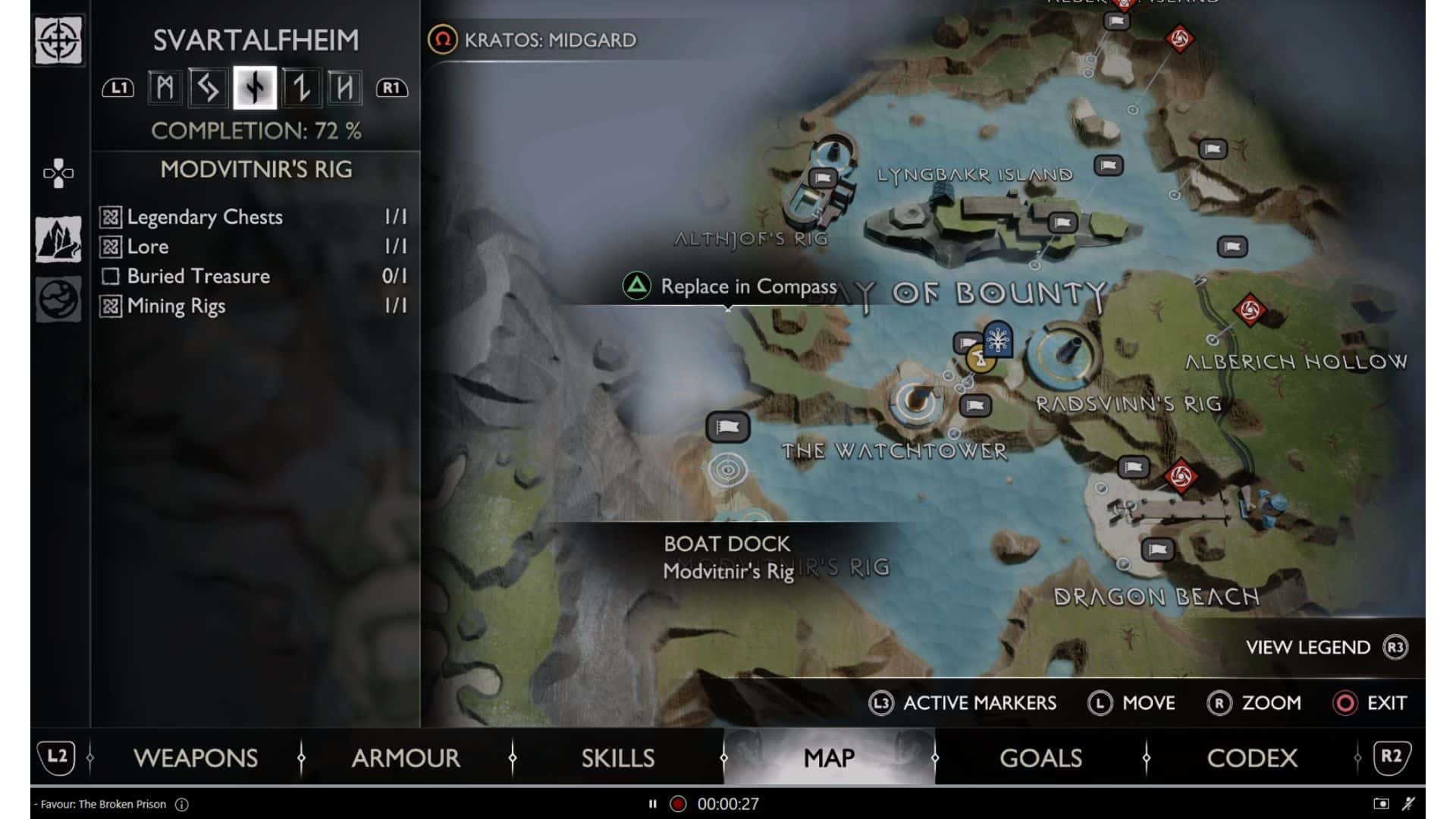Switch to the Weapons tab
The width and height of the screenshot is (1456, 819).
[195, 758]
